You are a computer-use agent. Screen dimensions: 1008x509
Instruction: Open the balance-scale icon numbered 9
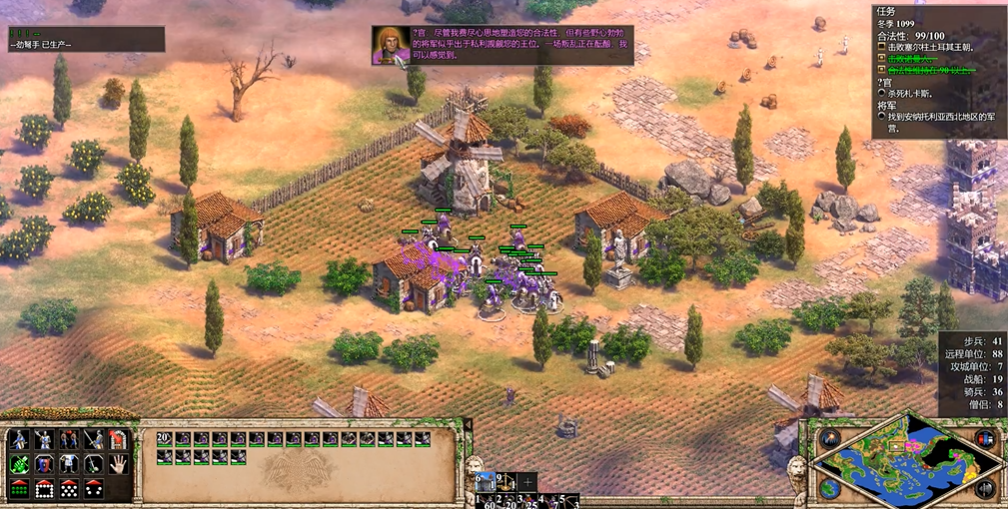pyautogui.click(x=506, y=481)
